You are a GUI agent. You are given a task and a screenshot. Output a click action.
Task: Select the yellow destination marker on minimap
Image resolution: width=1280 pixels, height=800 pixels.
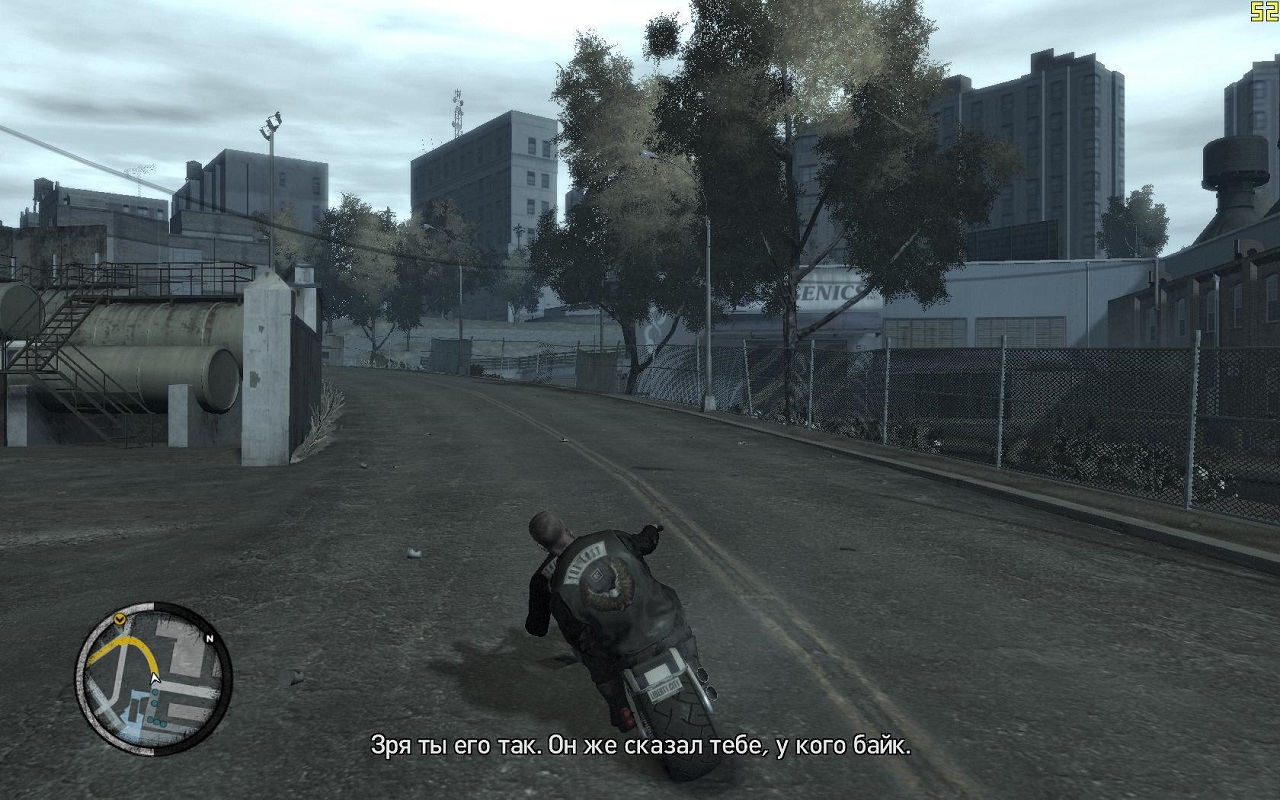(120, 621)
